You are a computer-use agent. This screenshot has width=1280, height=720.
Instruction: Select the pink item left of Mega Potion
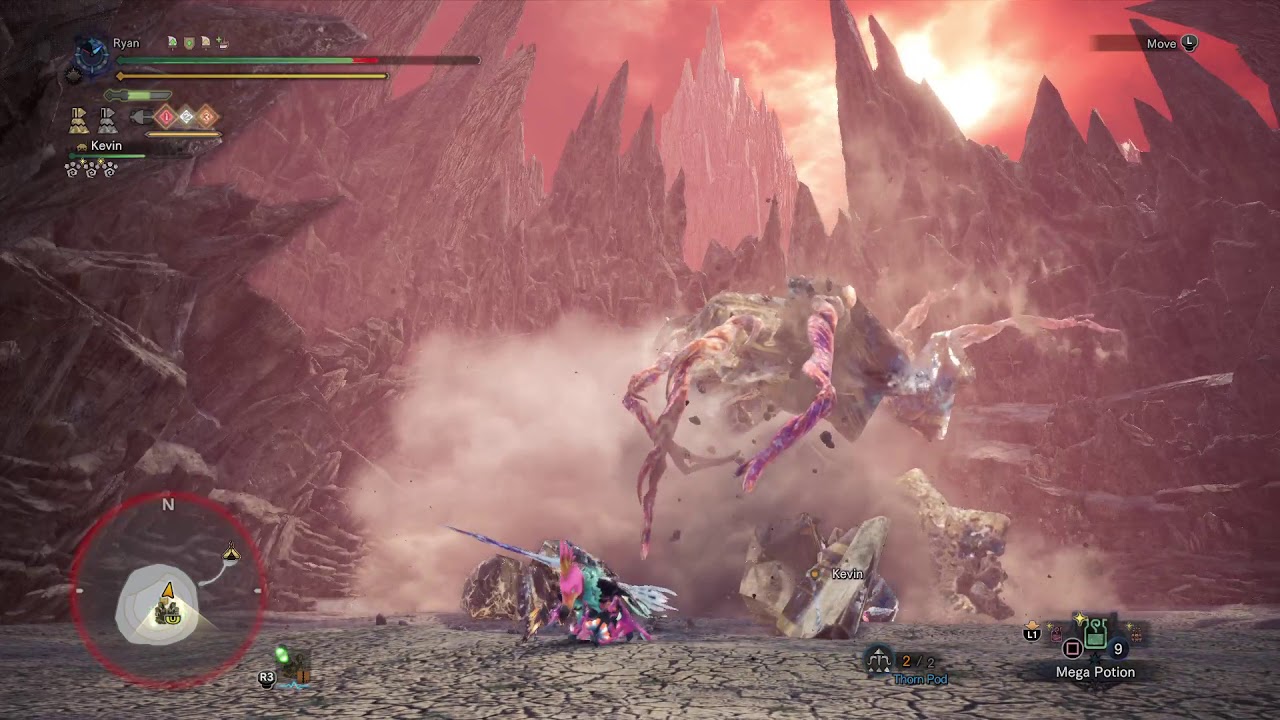click(x=1055, y=632)
